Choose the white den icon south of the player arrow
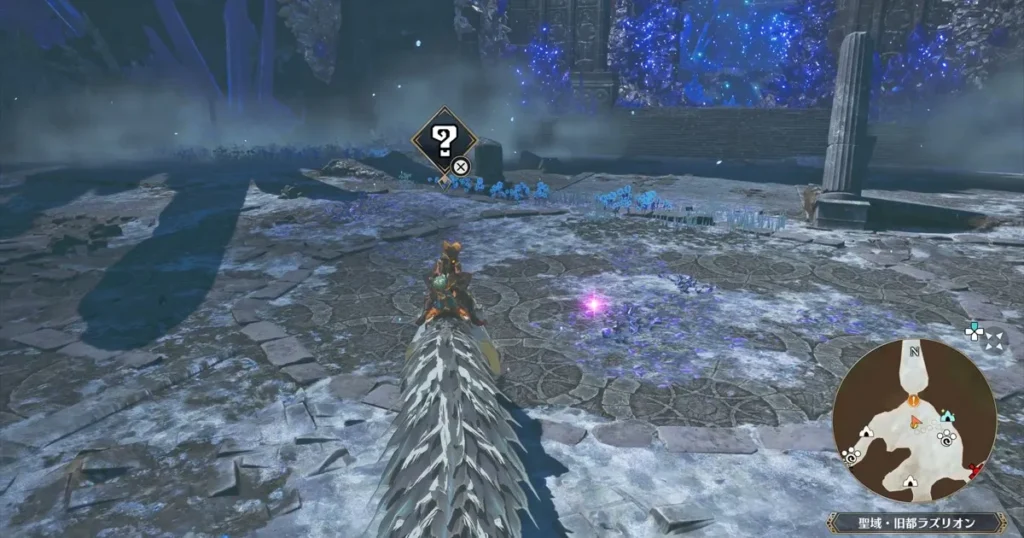 pyautogui.click(x=909, y=482)
